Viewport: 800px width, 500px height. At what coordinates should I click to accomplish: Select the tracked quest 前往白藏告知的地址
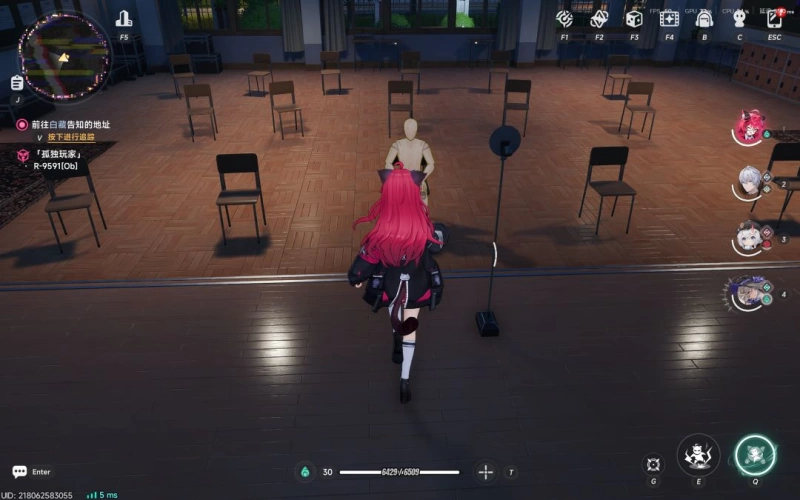70,124
